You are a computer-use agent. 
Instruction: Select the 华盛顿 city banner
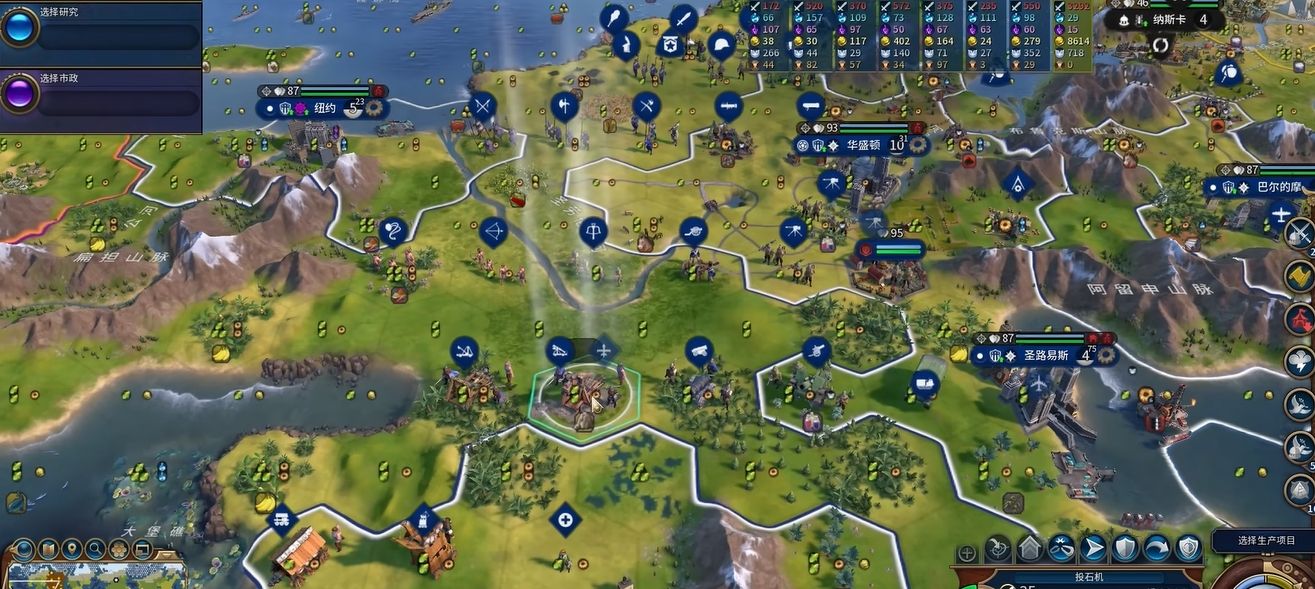click(861, 145)
